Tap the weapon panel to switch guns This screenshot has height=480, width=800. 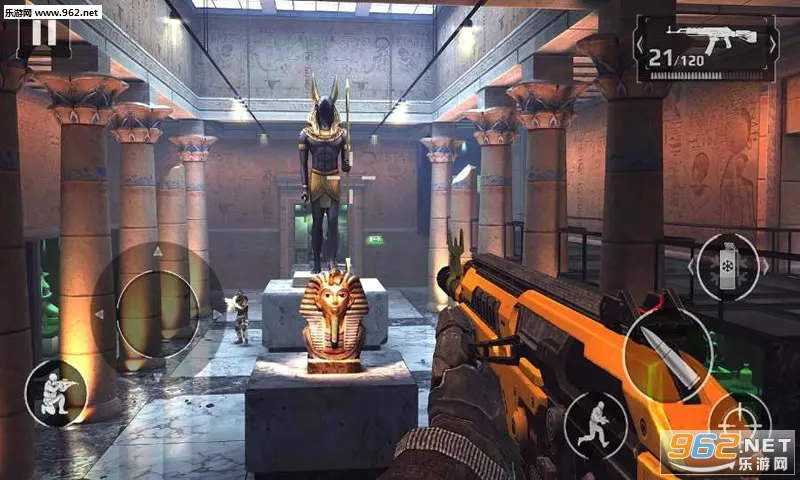704,47
